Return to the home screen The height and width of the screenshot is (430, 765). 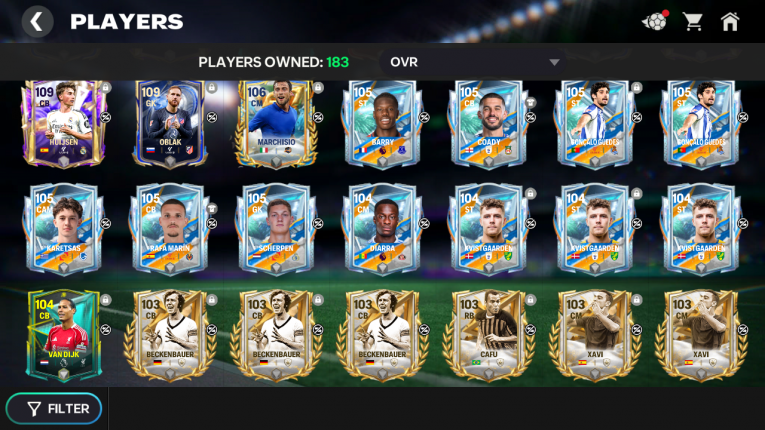click(730, 21)
